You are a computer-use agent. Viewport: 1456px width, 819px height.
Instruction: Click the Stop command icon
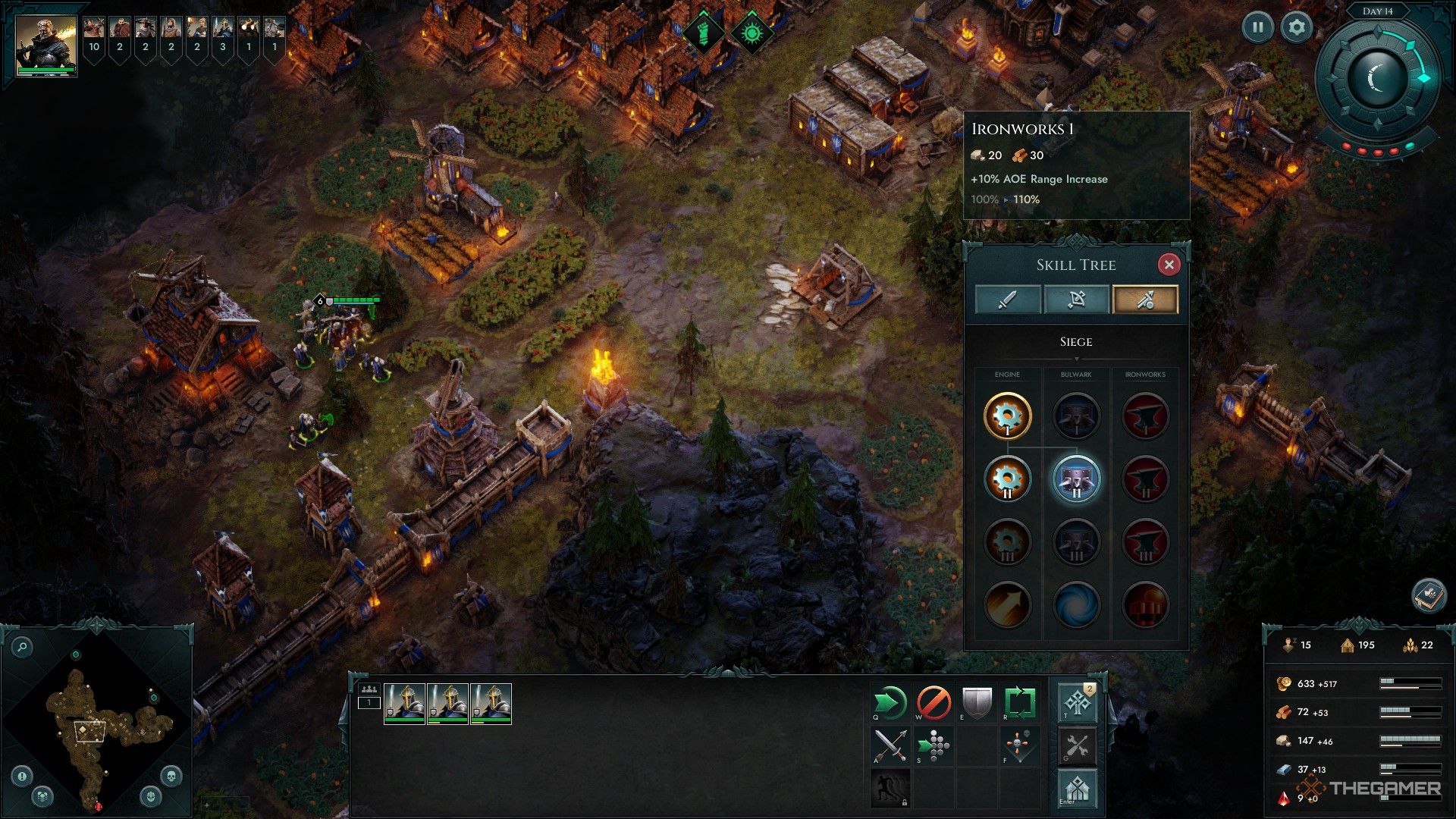[934, 701]
